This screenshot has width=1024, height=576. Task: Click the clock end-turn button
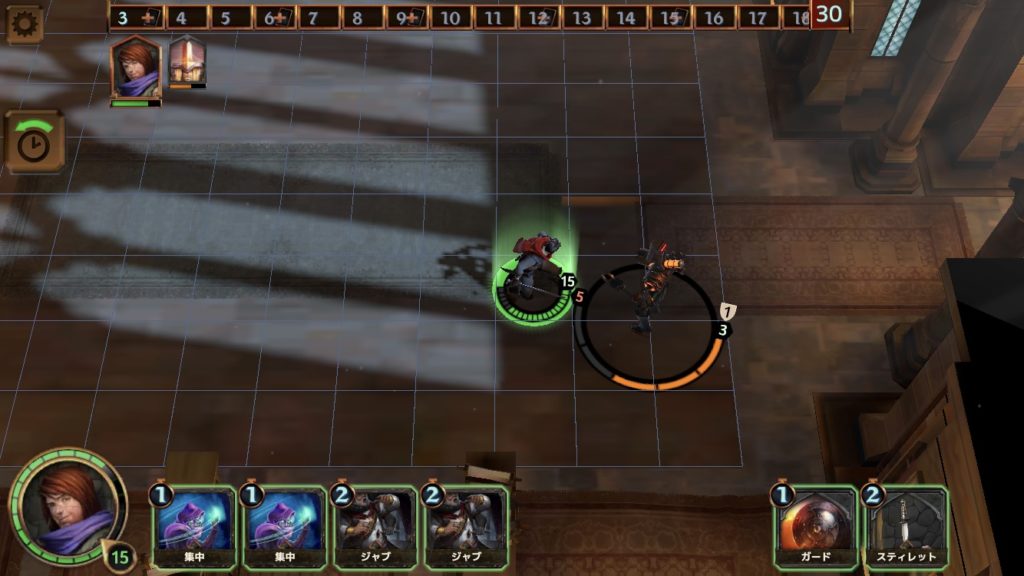[x=34, y=142]
